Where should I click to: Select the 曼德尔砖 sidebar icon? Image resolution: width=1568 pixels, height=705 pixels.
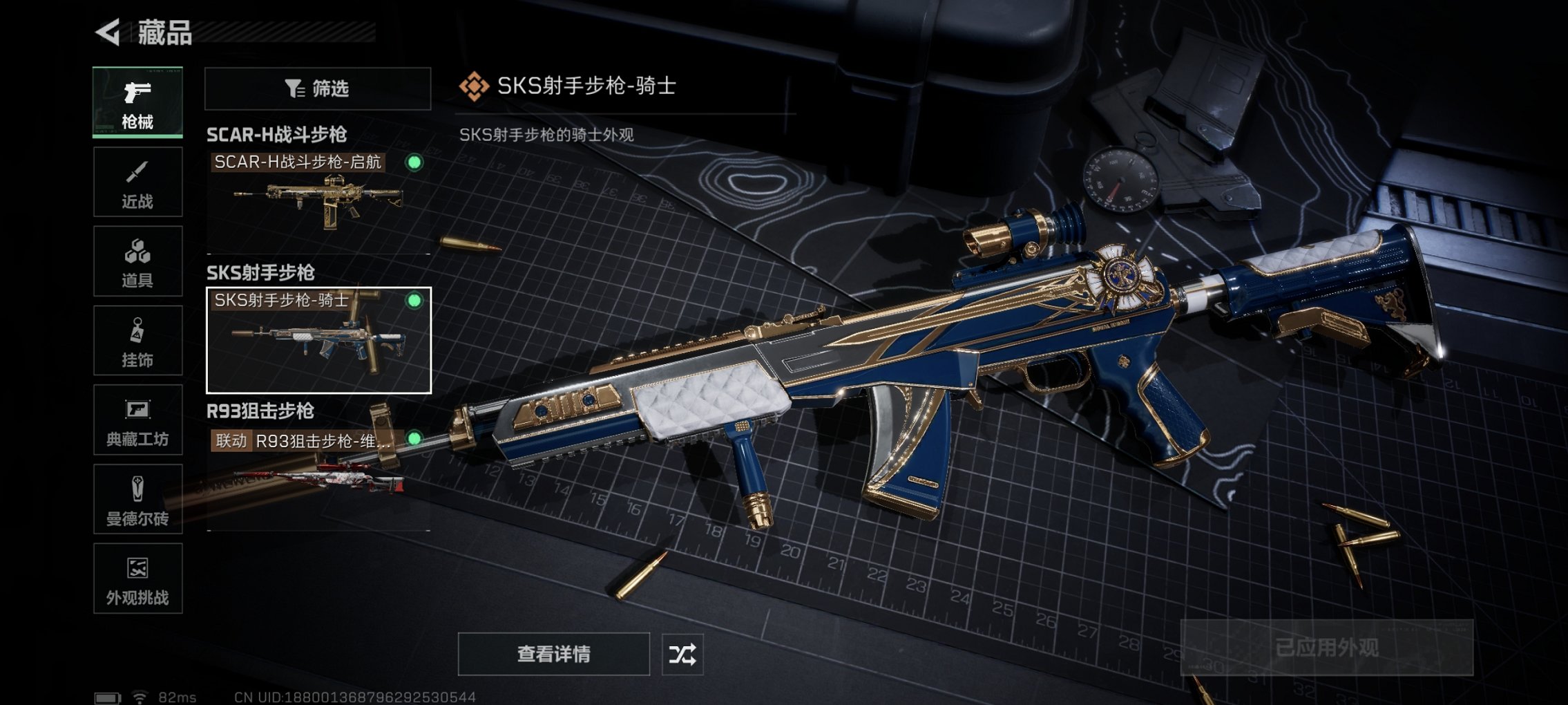(x=137, y=498)
